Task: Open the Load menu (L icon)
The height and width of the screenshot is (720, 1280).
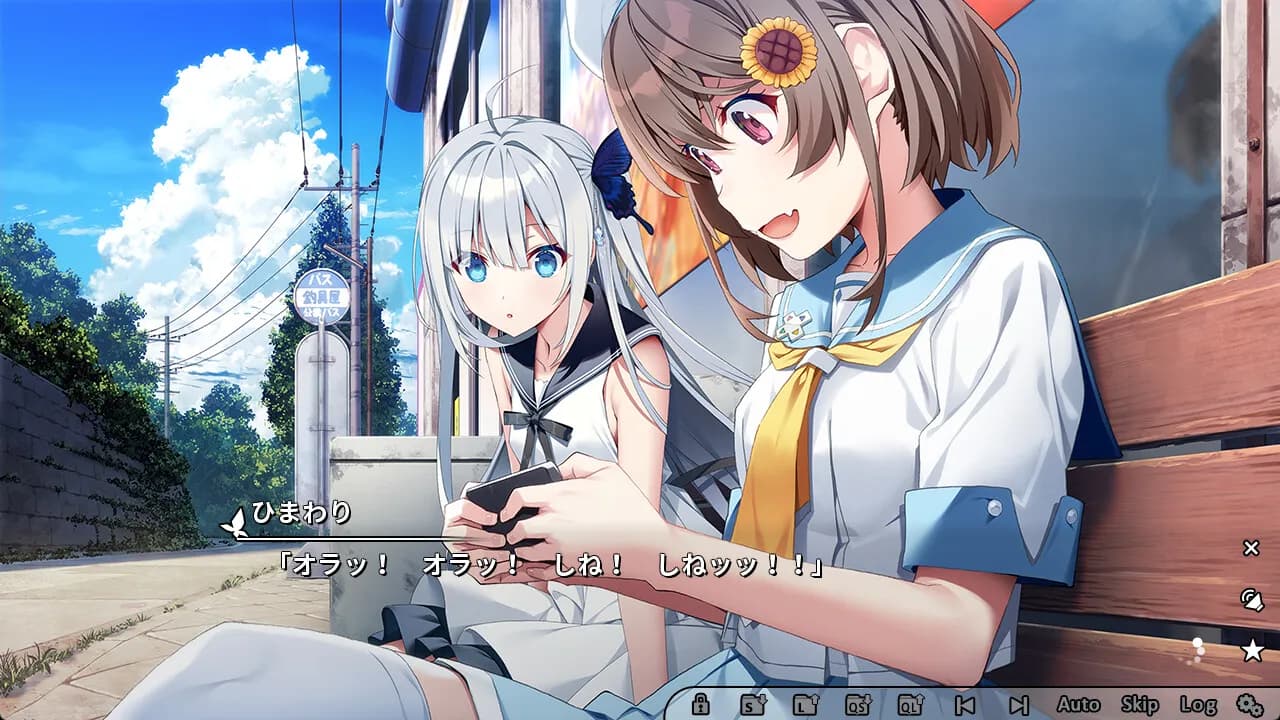Action: tap(805, 704)
